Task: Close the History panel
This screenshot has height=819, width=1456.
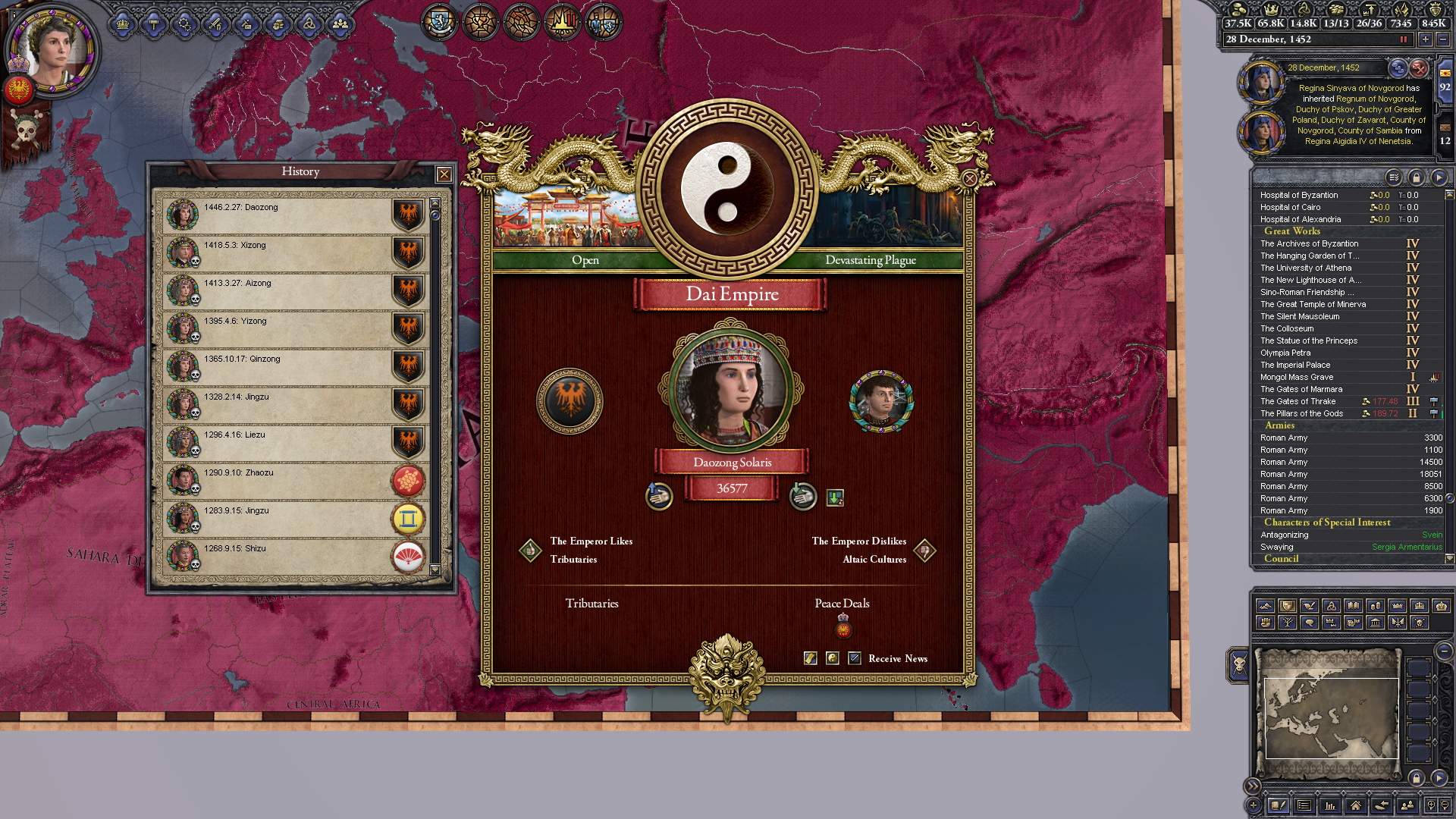Action: 444,175
